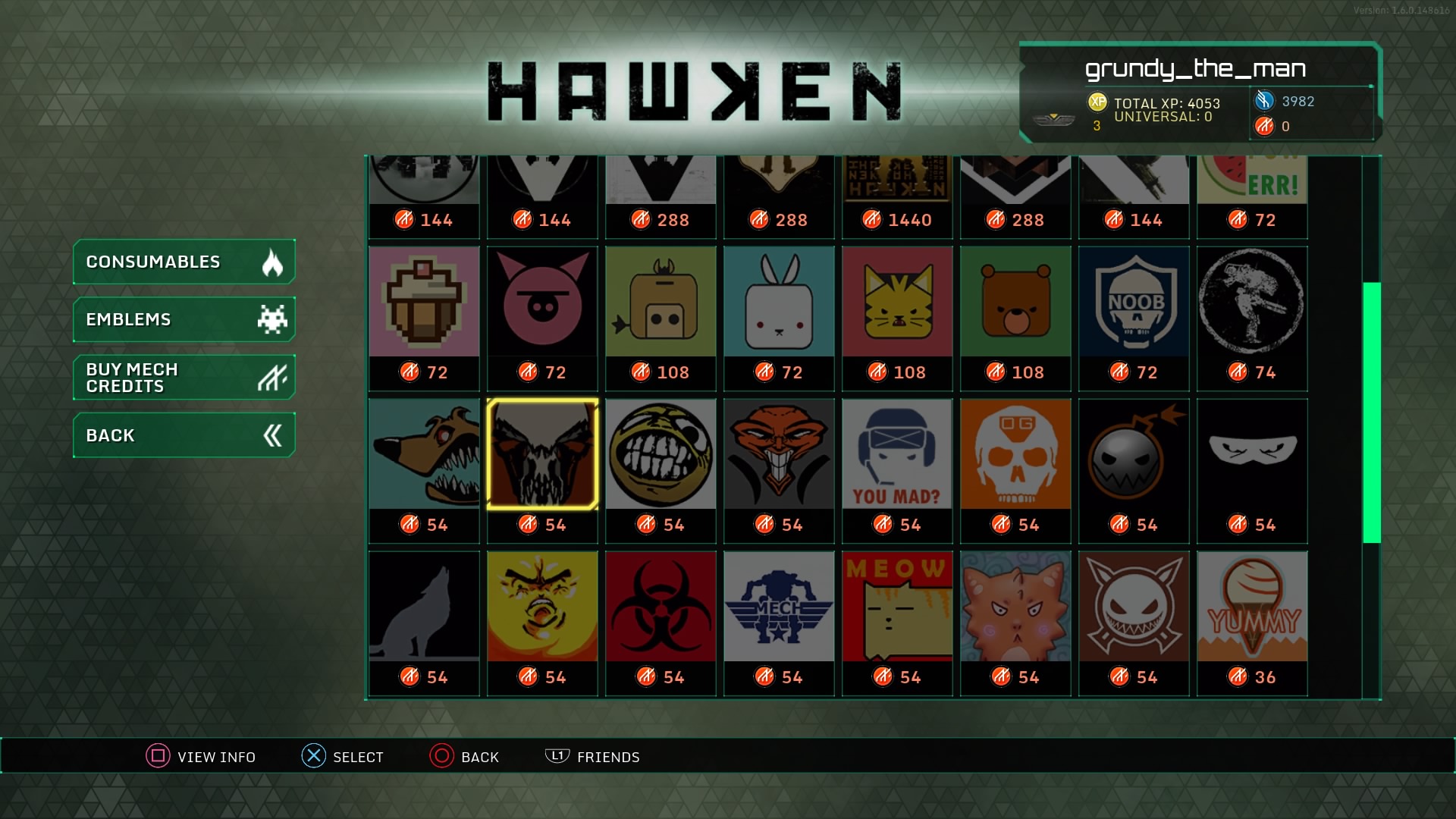Open the Friends list via L1
Image resolution: width=1456 pixels, height=819 pixels.
[594, 756]
